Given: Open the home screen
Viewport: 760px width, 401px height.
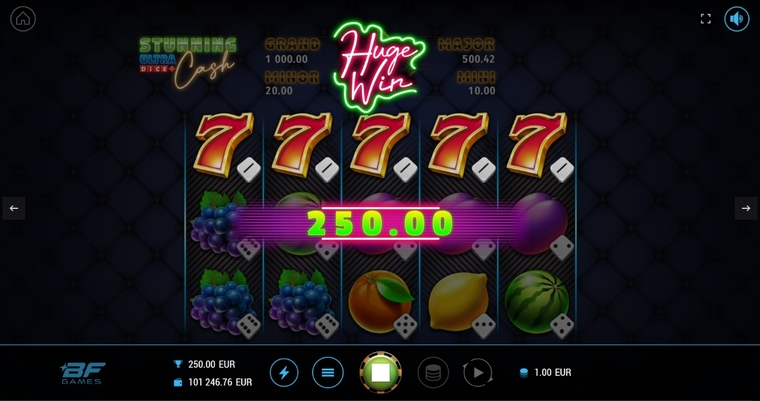Looking at the screenshot, I should click(23, 19).
